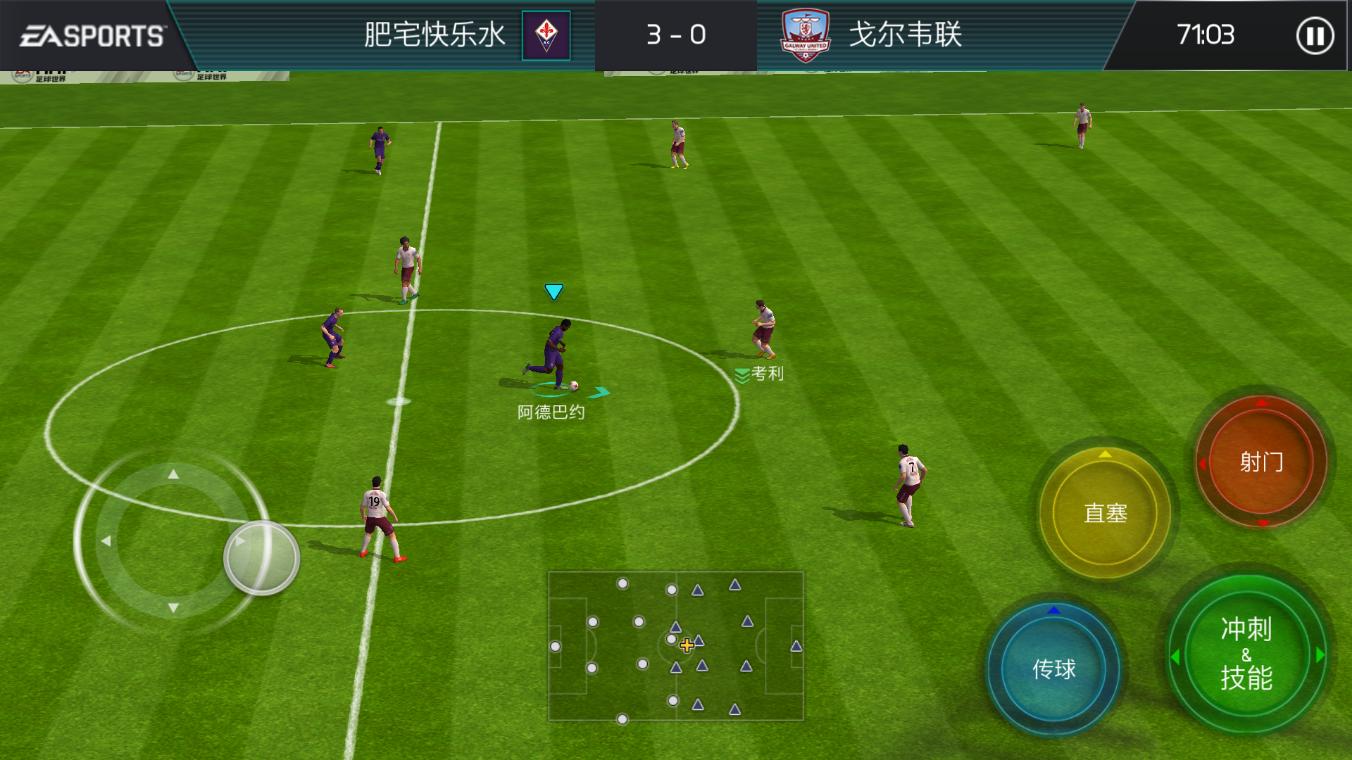Select the Fiorentina club crest
This screenshot has width=1352, height=760.
[x=546, y=36]
